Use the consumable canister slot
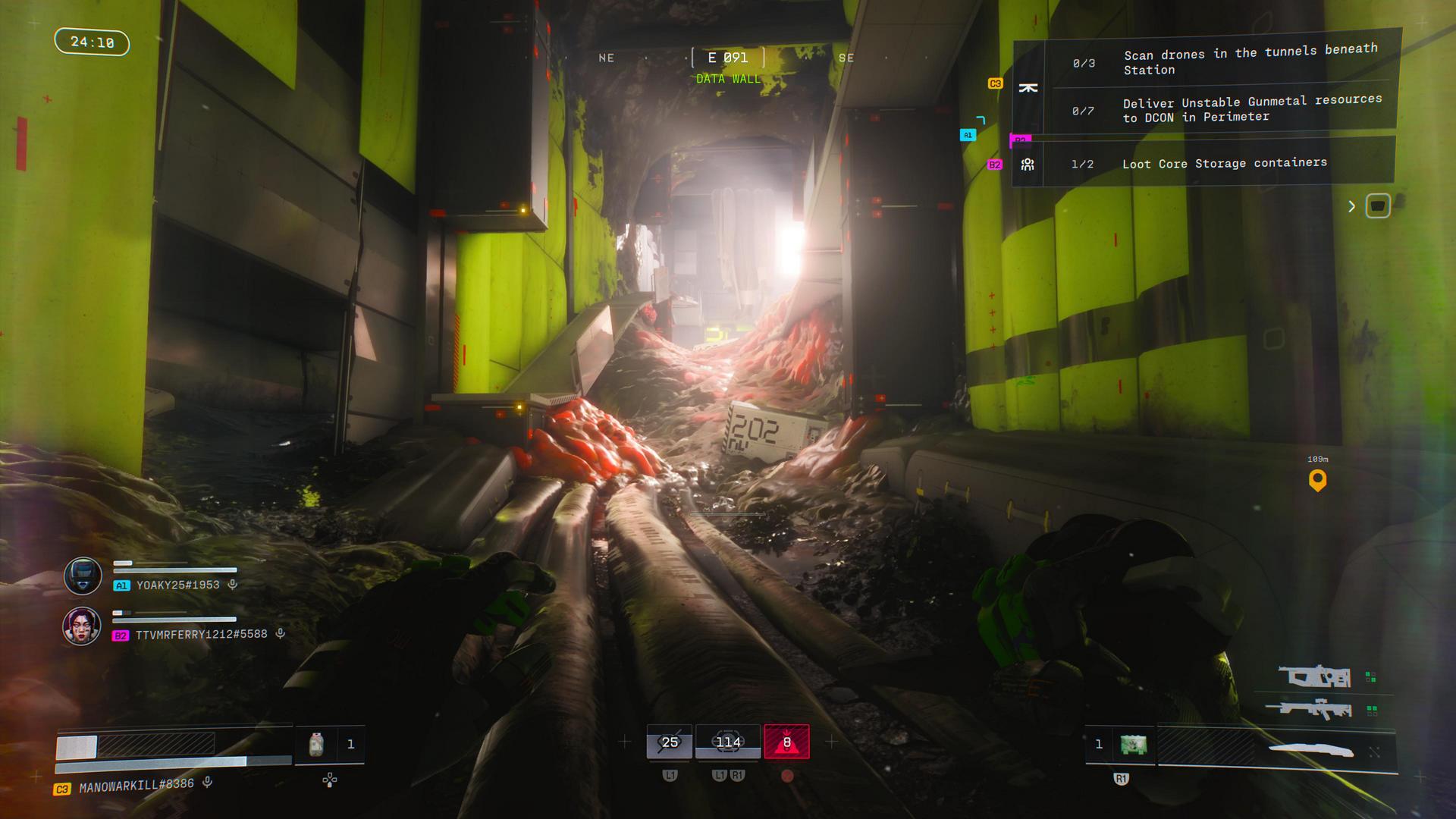Viewport: 1456px width, 819px height. tap(317, 744)
